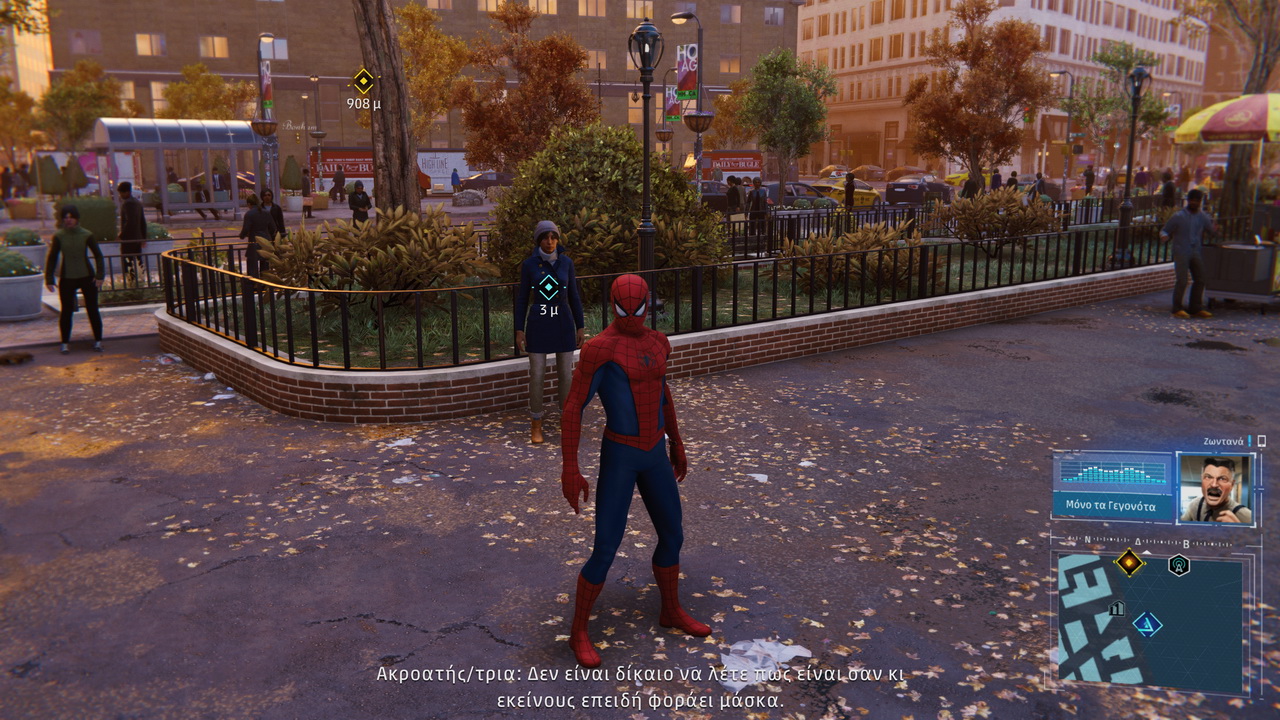Select the 3 μ waypoint marker

coord(548,288)
